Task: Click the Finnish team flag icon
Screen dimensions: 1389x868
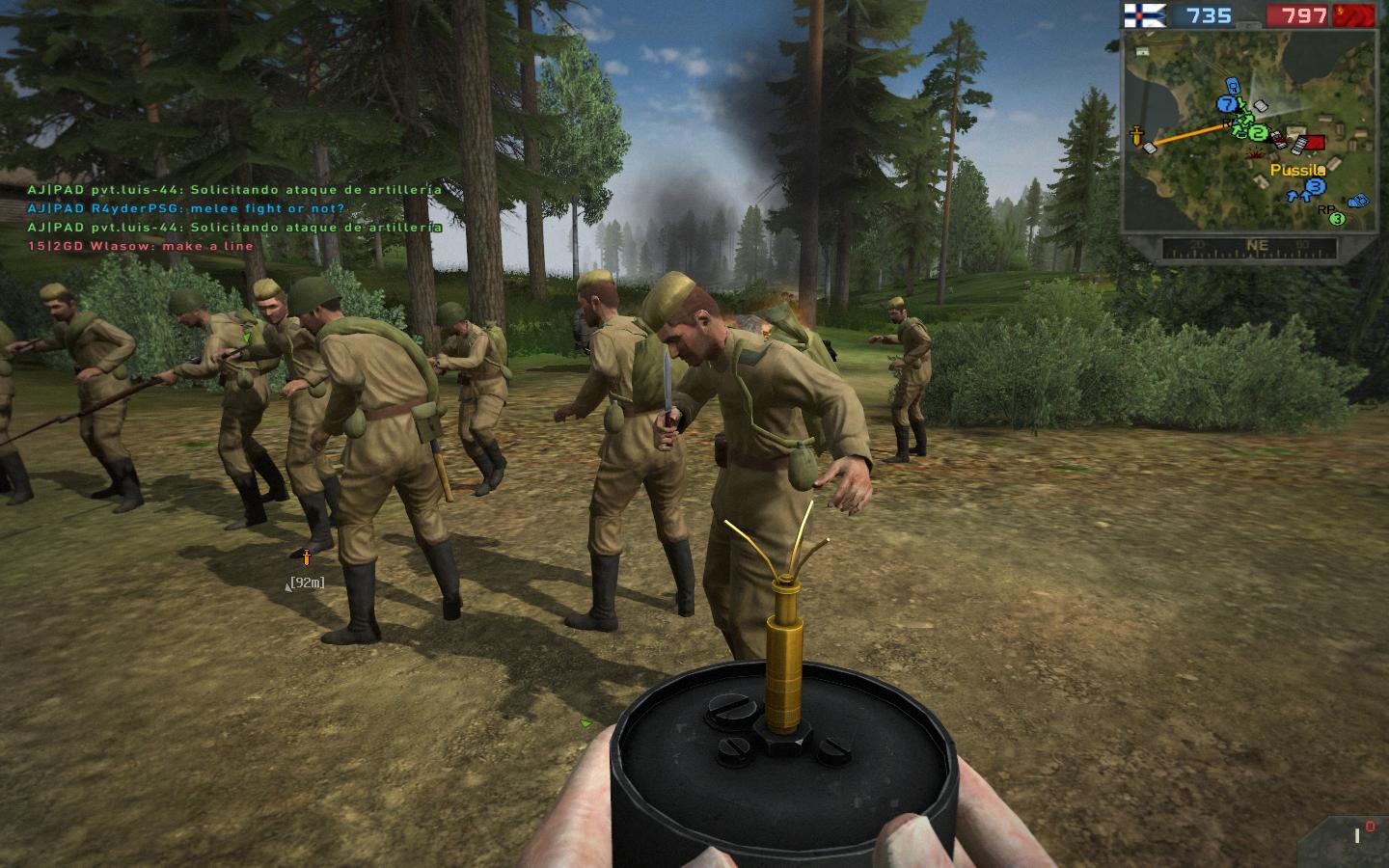Action: tap(1145, 15)
